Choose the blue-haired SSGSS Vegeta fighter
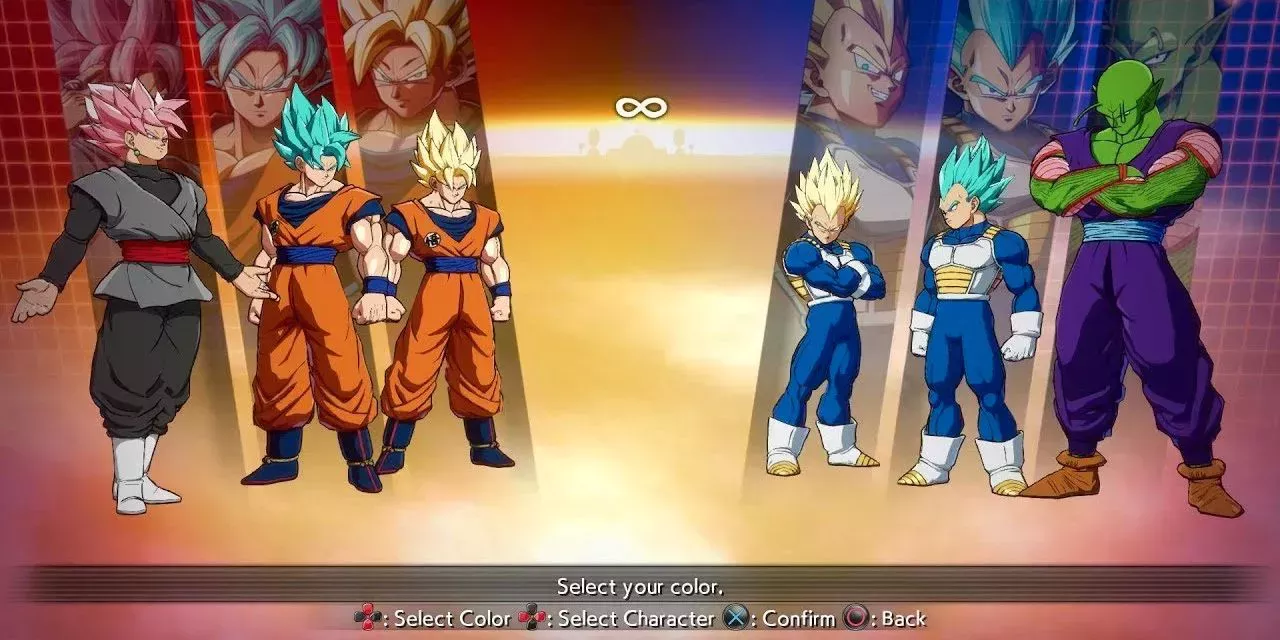This screenshot has height=640, width=1280. coord(965,310)
